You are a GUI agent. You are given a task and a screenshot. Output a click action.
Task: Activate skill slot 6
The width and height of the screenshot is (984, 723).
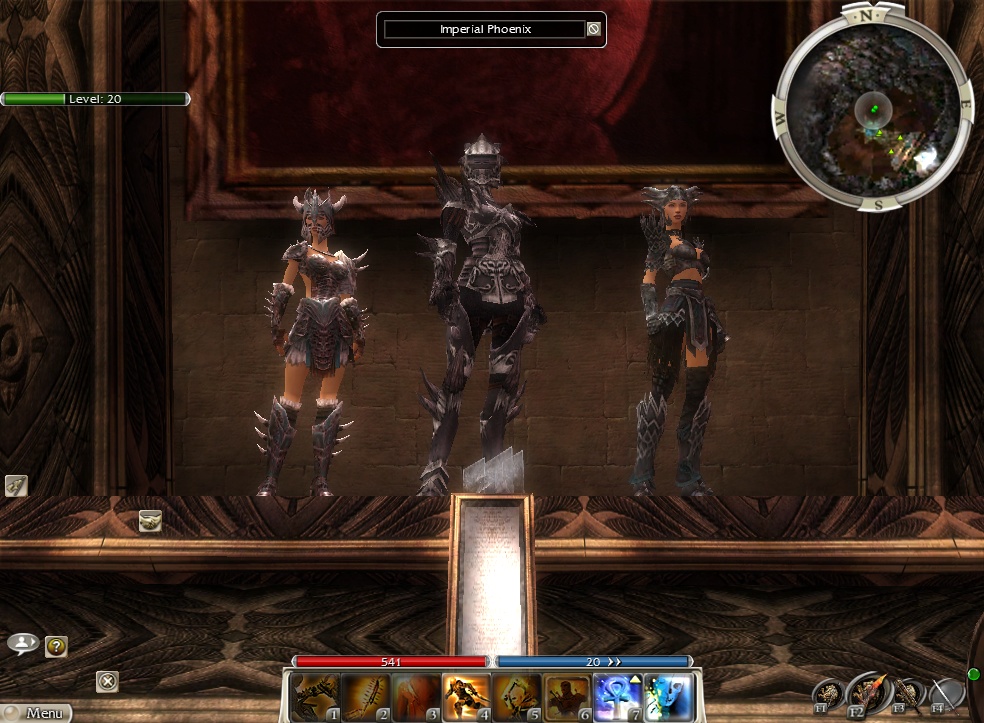(x=567, y=697)
